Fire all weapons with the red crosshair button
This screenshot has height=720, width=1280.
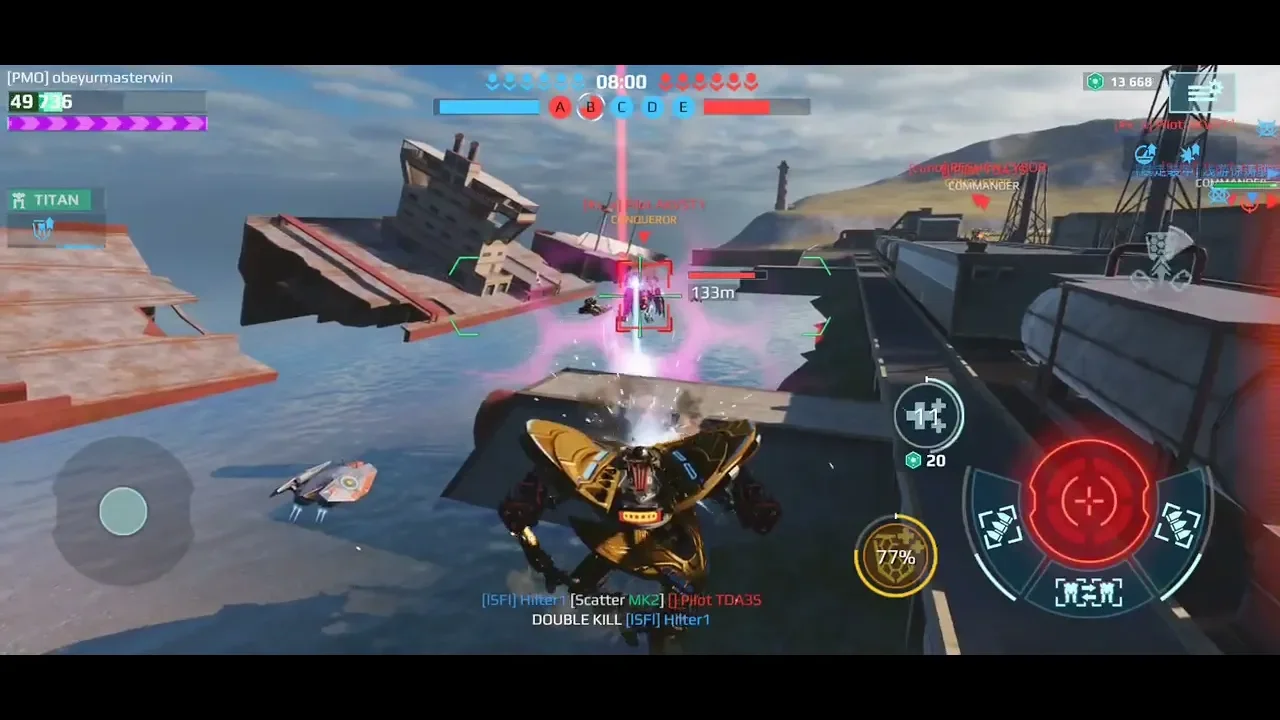(x=1088, y=503)
